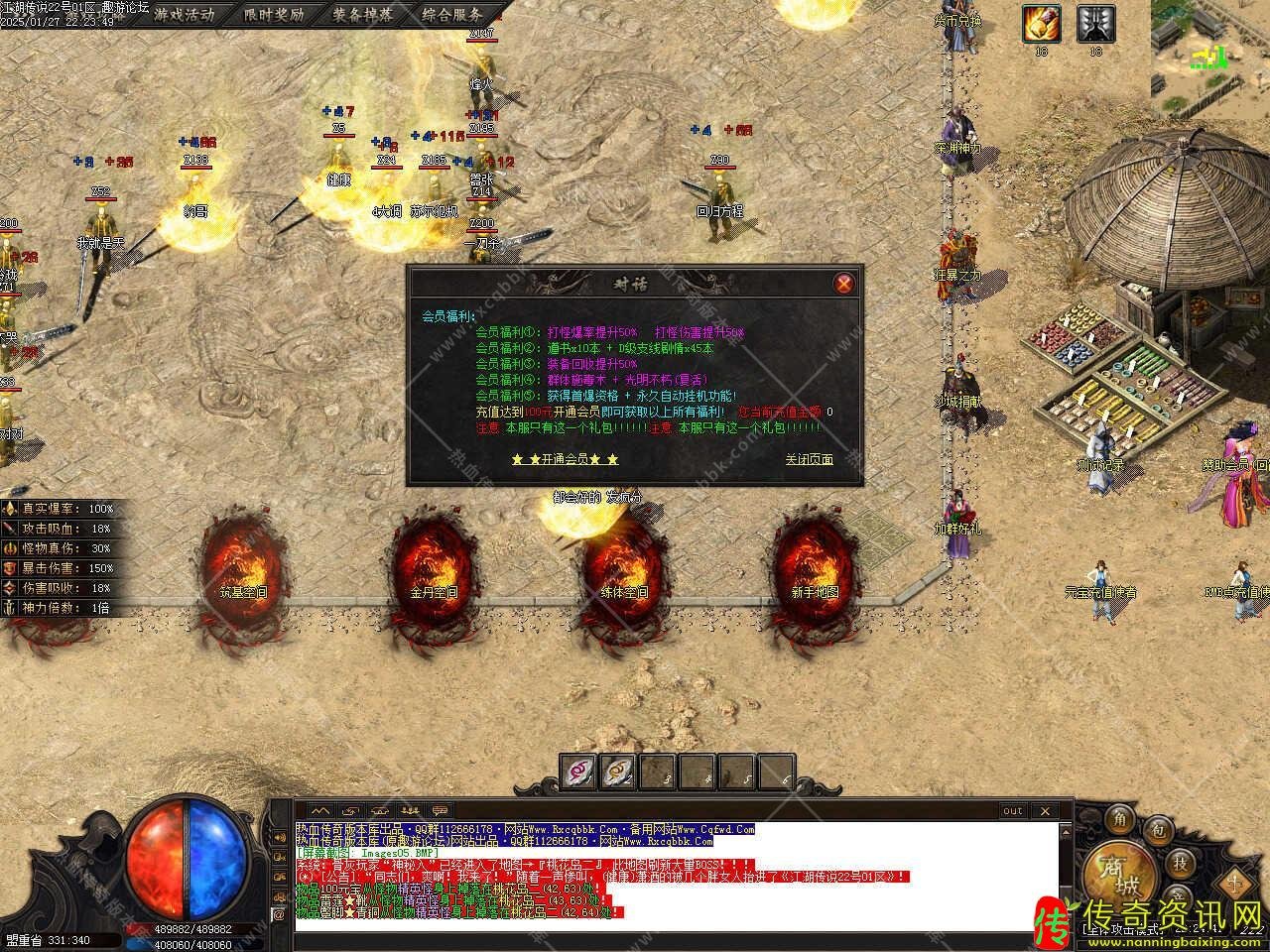Screen dimensions: 1270x952
Task: Click the chat panel's out button
Action: coord(1012,811)
